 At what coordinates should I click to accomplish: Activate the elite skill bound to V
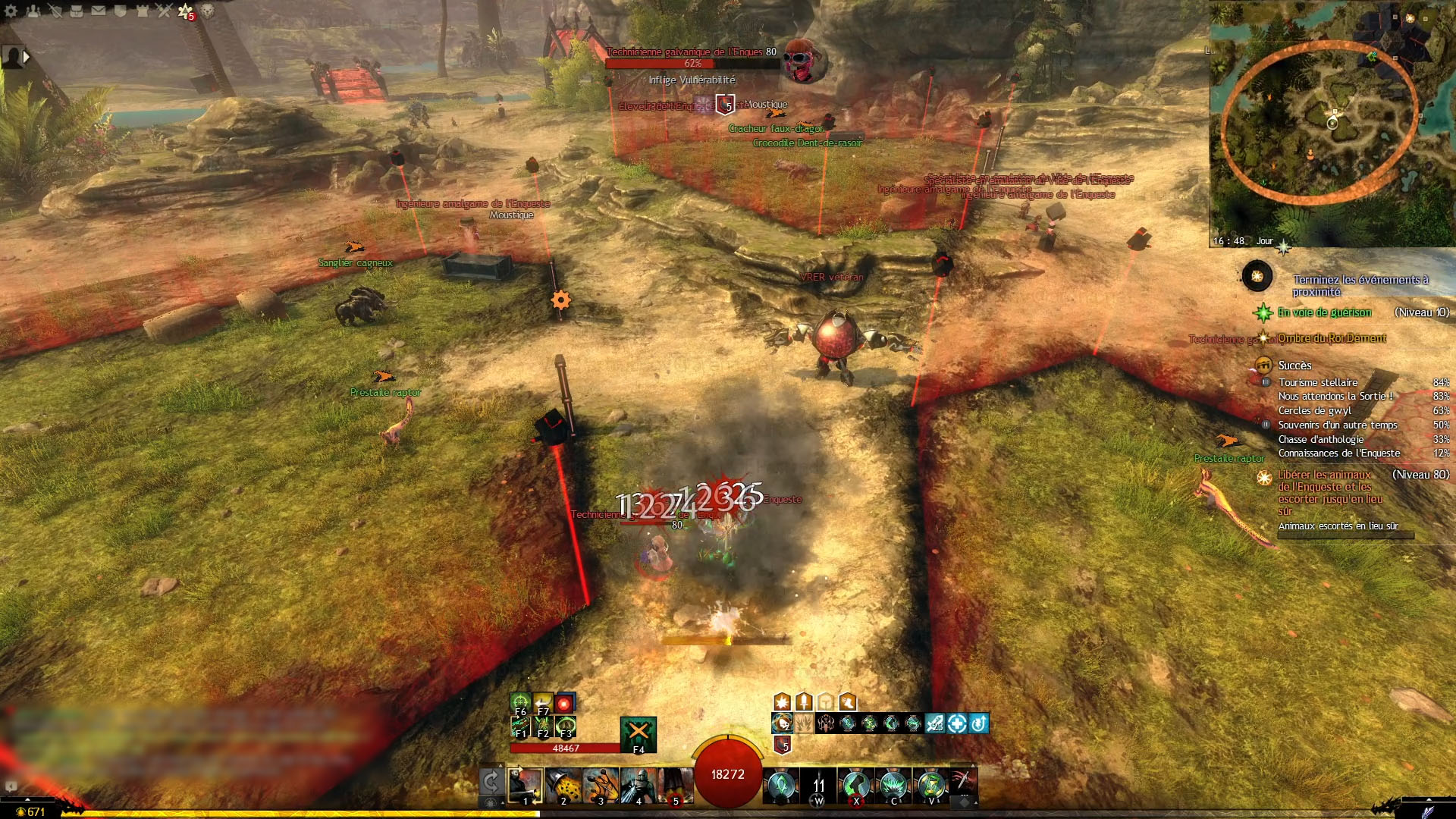[930, 785]
